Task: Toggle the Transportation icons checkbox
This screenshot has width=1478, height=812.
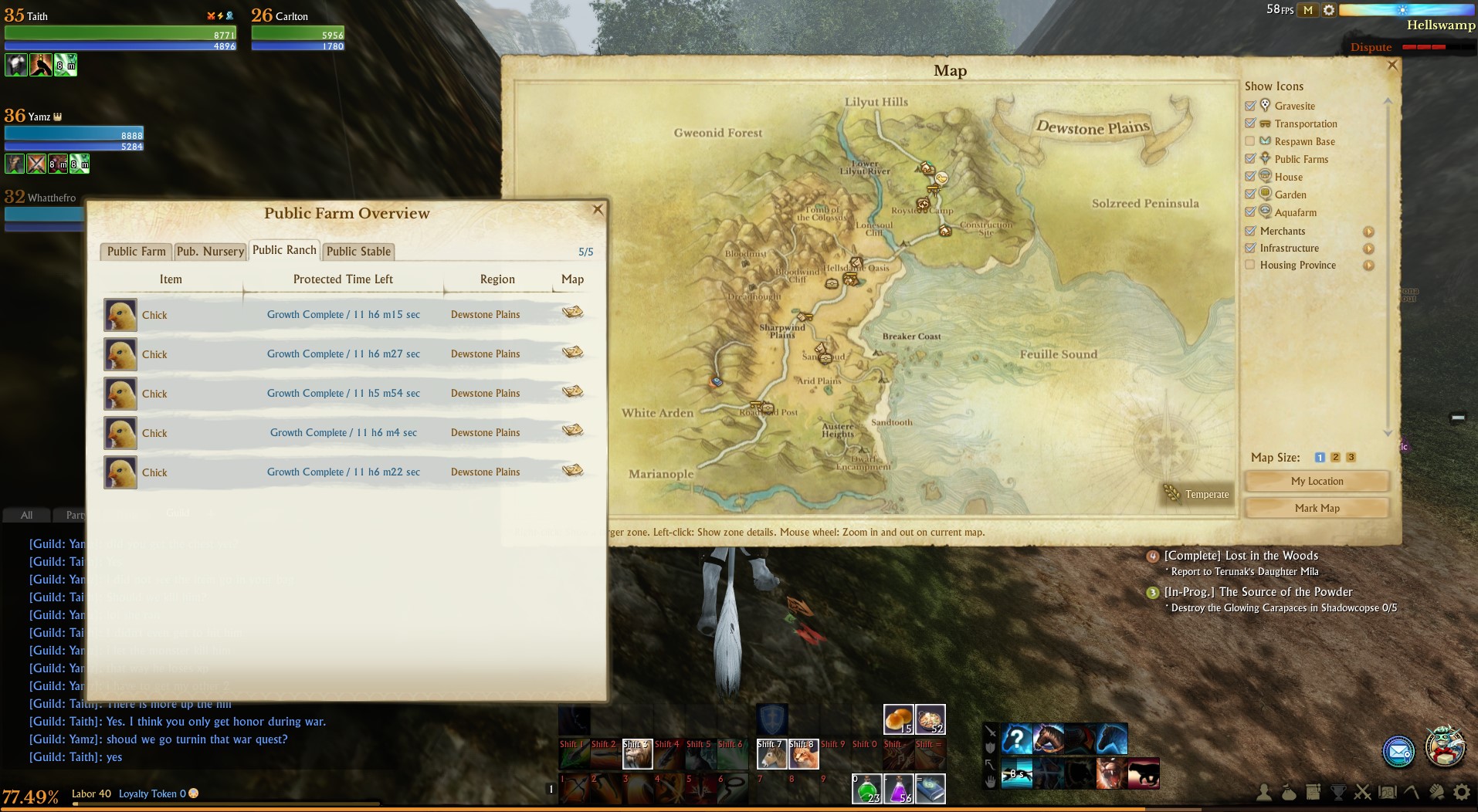Action: 1250,123
